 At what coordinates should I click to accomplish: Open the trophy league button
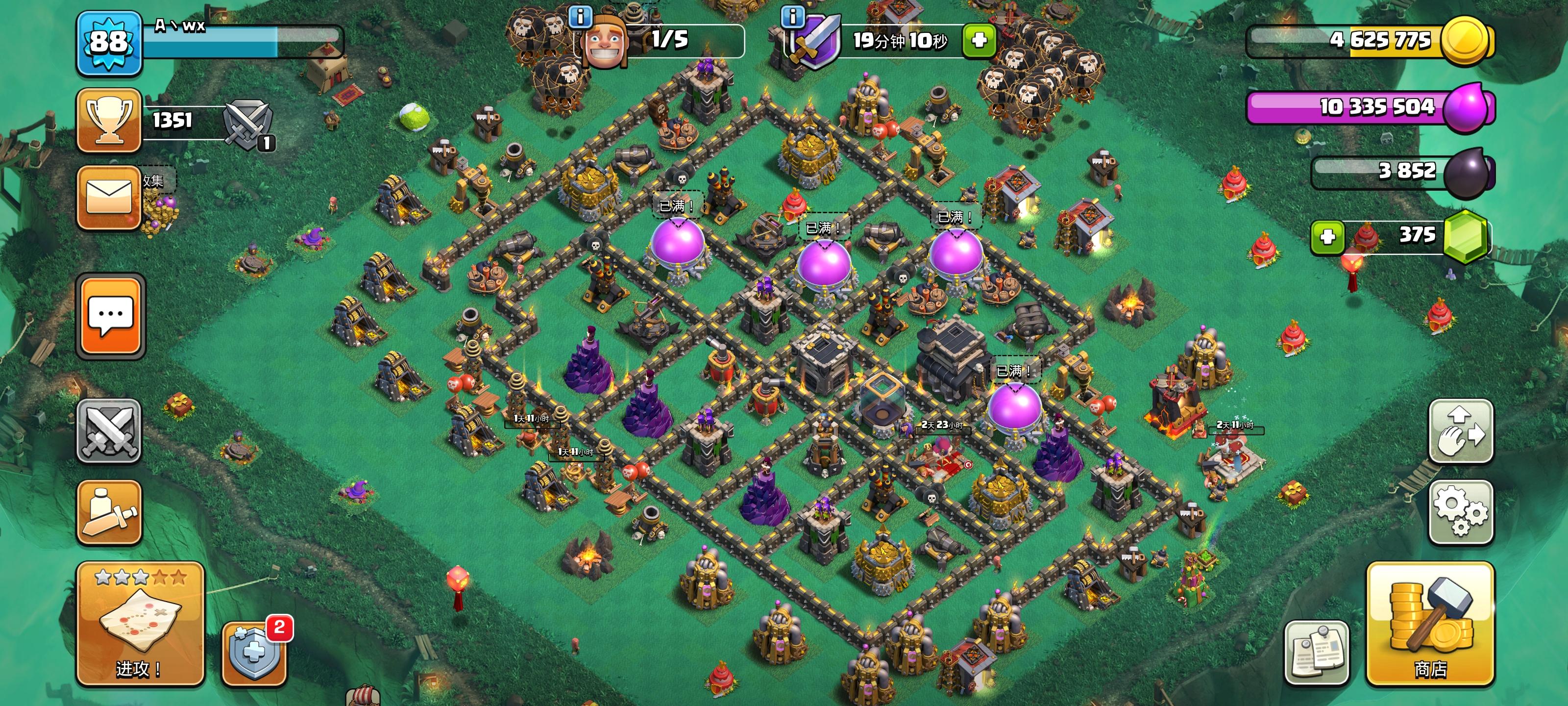coord(109,120)
